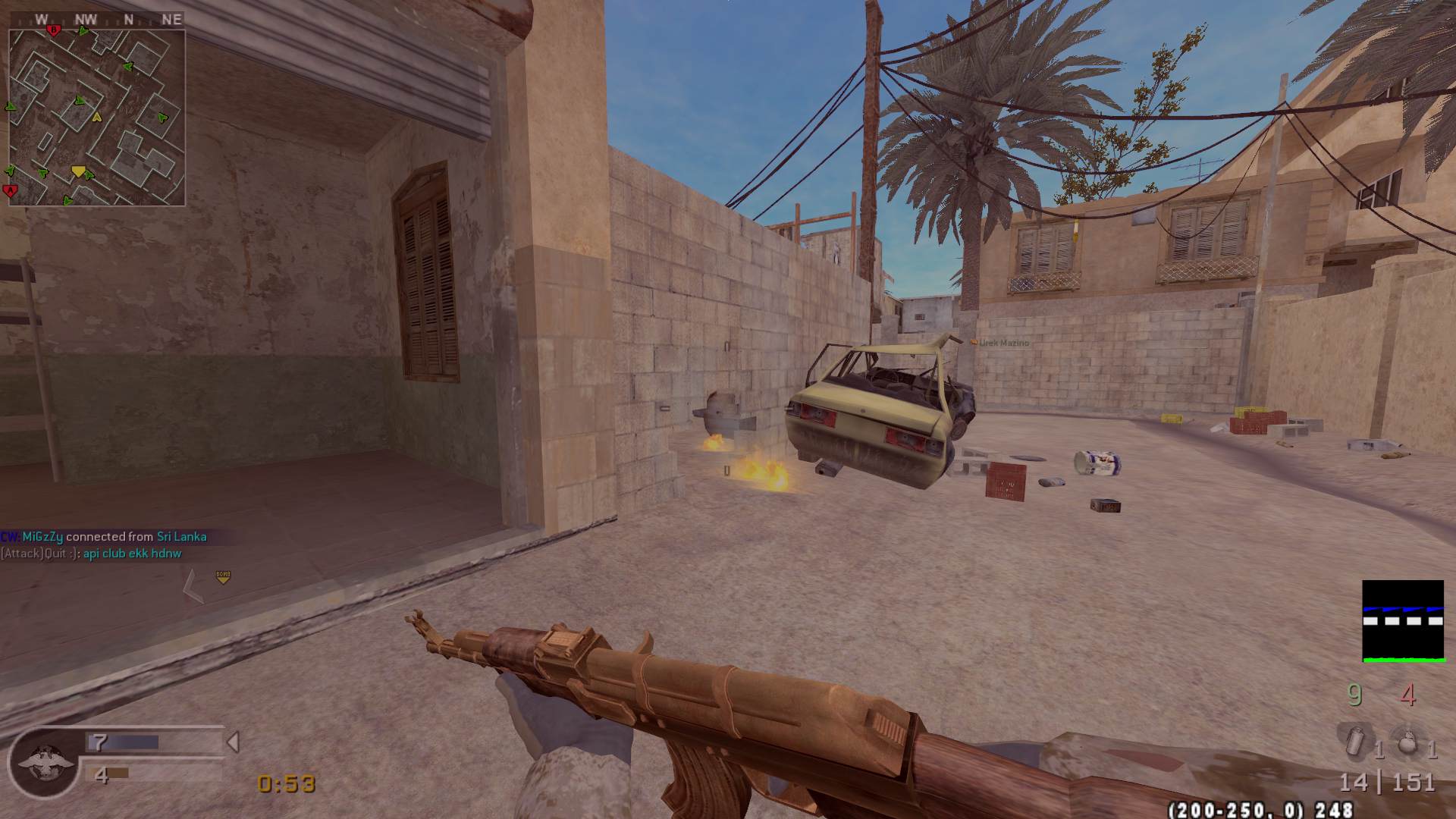Screen dimensions: 1456x819
Task: Click the bomb objective marker
Action: 223,576
